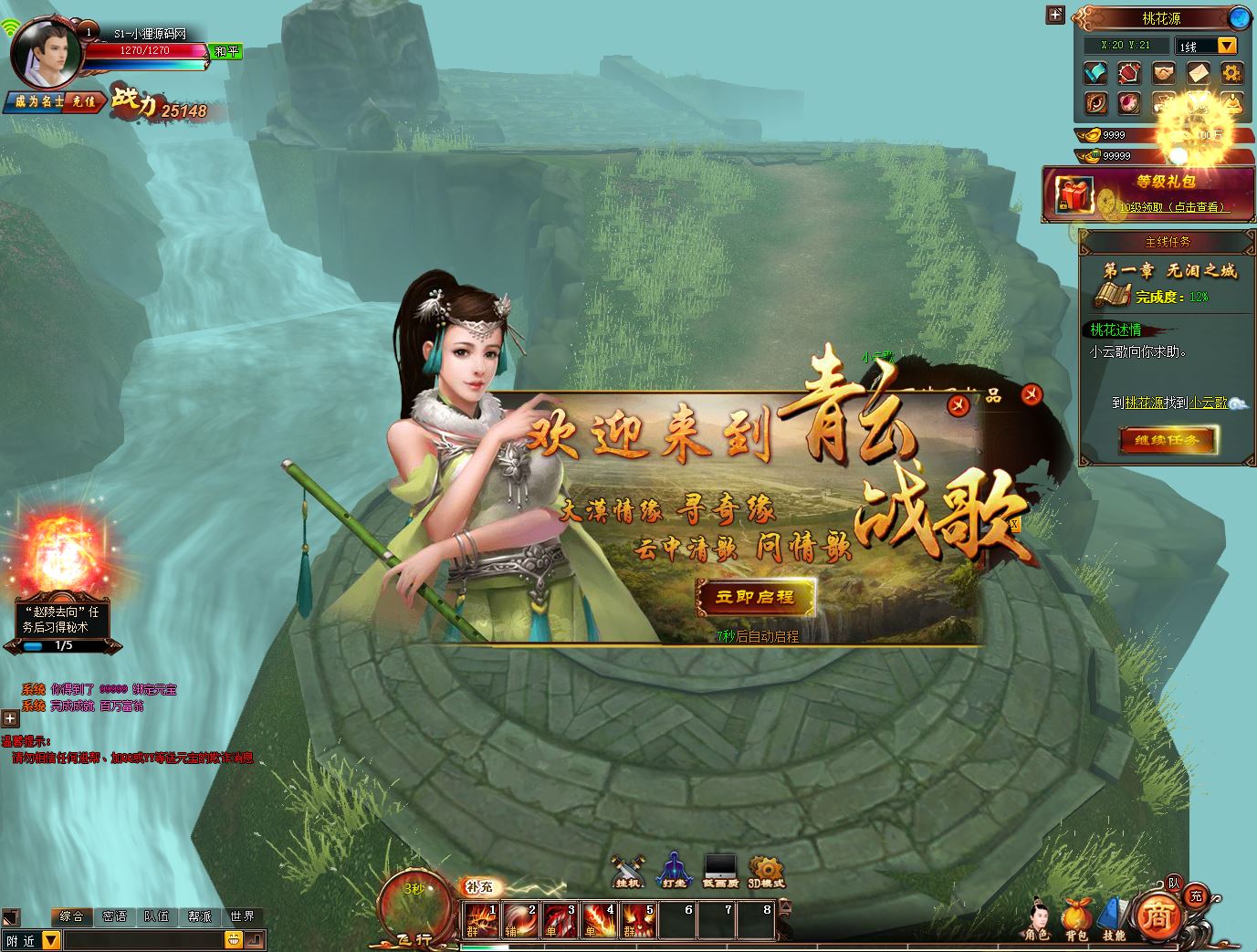Switch chat to the 世界 tab
Screen dimensions: 1257x952
[x=242, y=916]
